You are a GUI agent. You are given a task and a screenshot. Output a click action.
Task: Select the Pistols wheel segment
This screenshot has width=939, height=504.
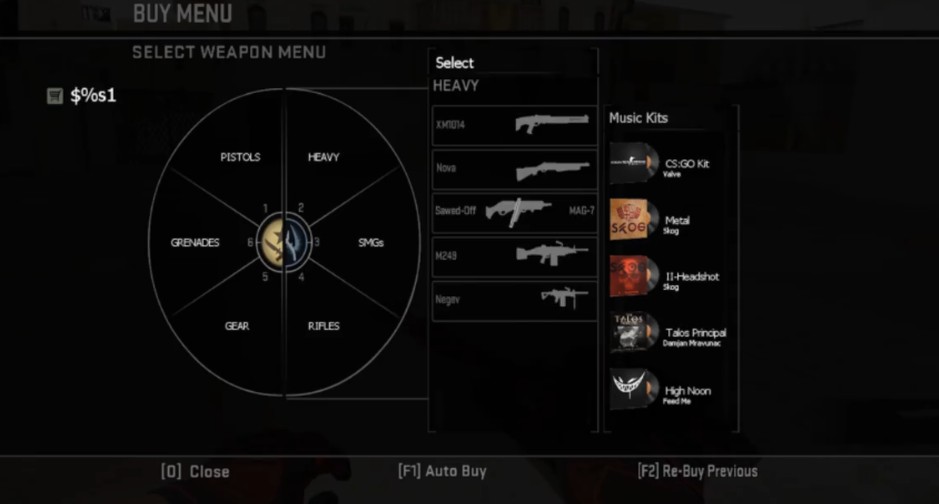click(x=240, y=157)
